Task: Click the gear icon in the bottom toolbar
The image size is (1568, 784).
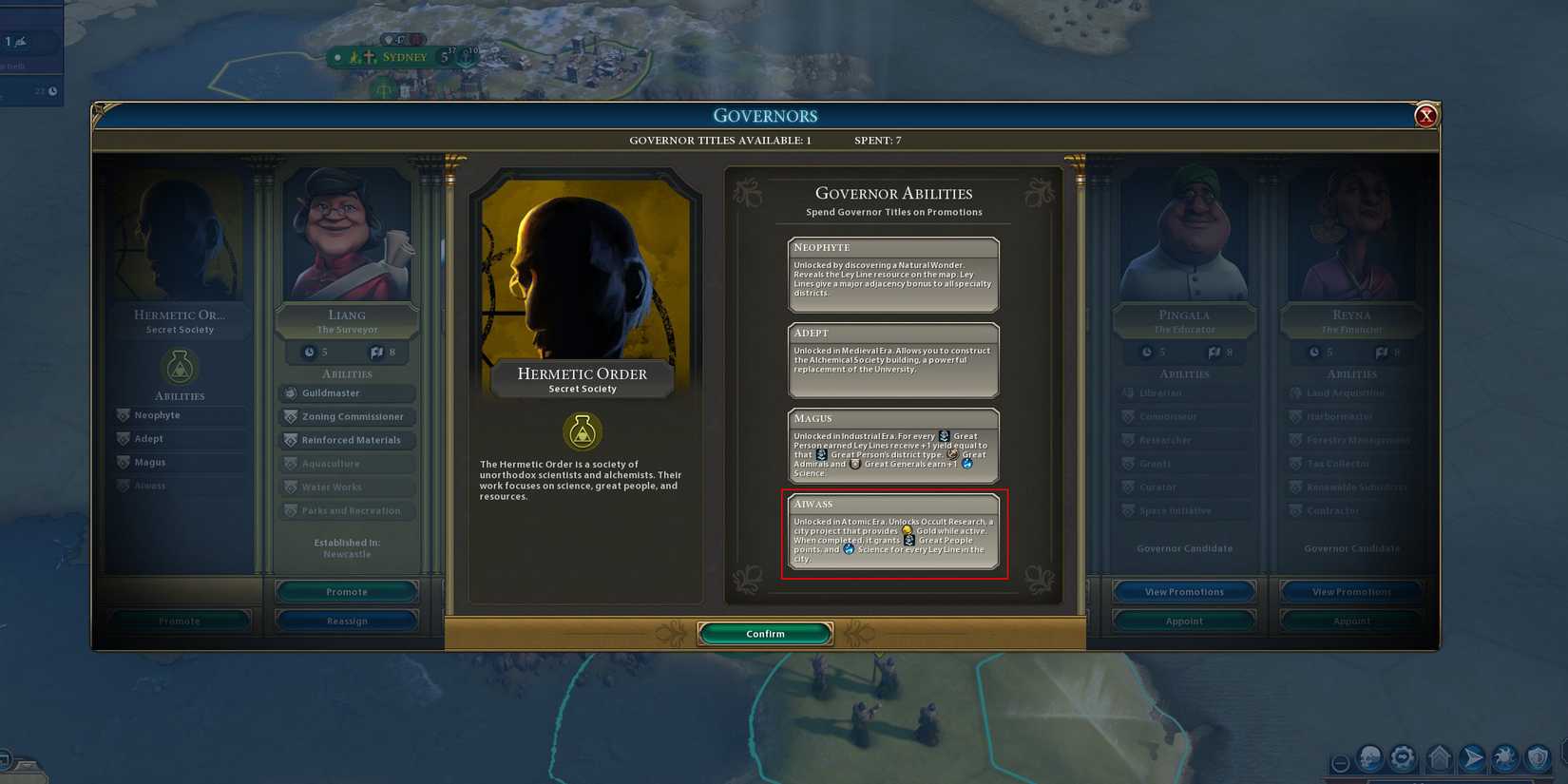Action: click(x=1403, y=757)
